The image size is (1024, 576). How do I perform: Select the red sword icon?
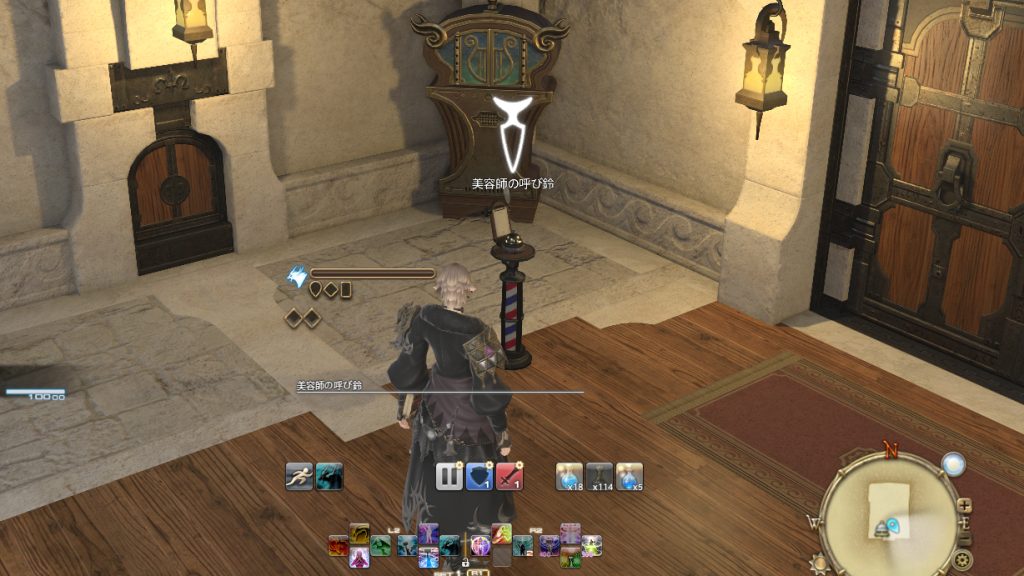point(510,476)
